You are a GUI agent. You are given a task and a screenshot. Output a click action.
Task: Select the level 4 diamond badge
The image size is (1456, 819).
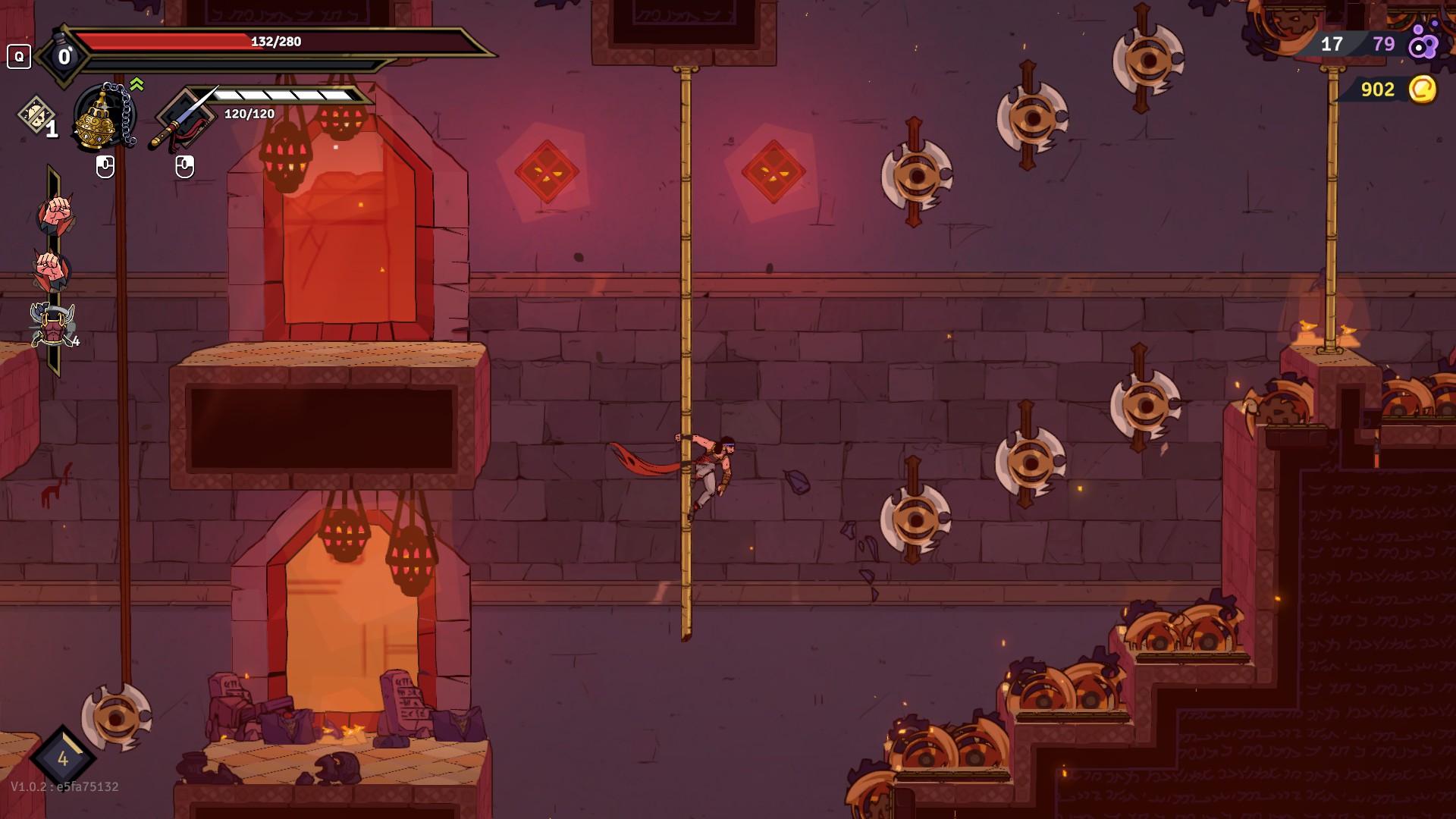point(62,758)
